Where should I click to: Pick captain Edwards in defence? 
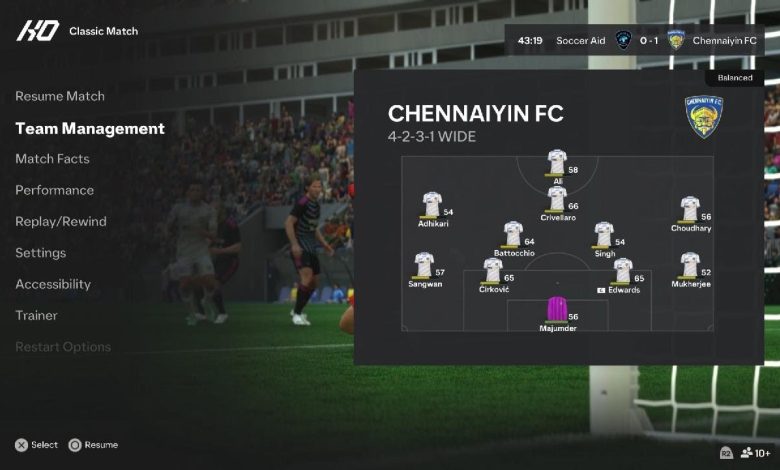623,271
